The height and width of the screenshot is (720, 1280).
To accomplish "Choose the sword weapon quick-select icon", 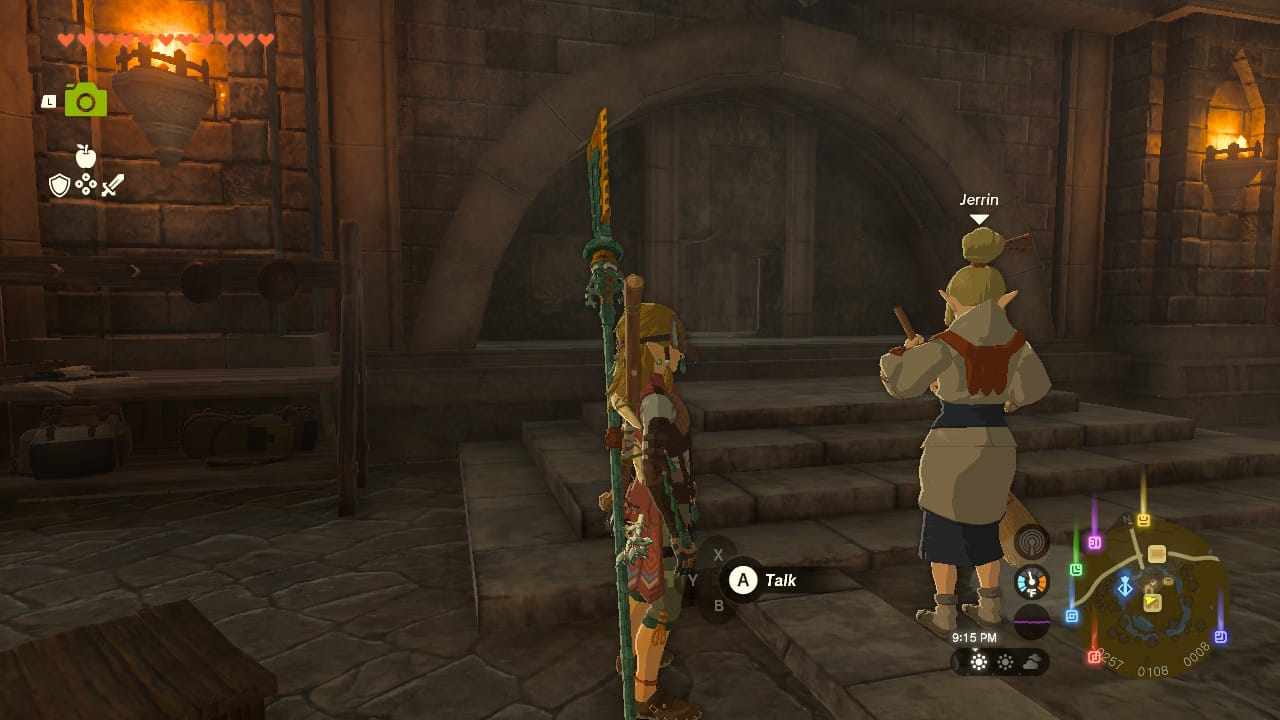I will [113, 185].
